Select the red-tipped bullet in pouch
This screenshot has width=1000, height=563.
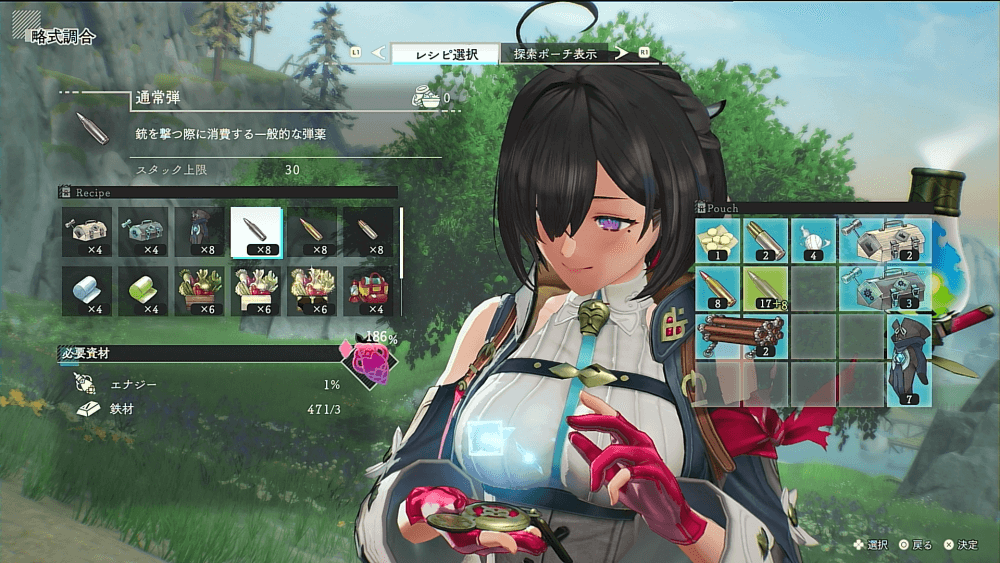pos(719,288)
